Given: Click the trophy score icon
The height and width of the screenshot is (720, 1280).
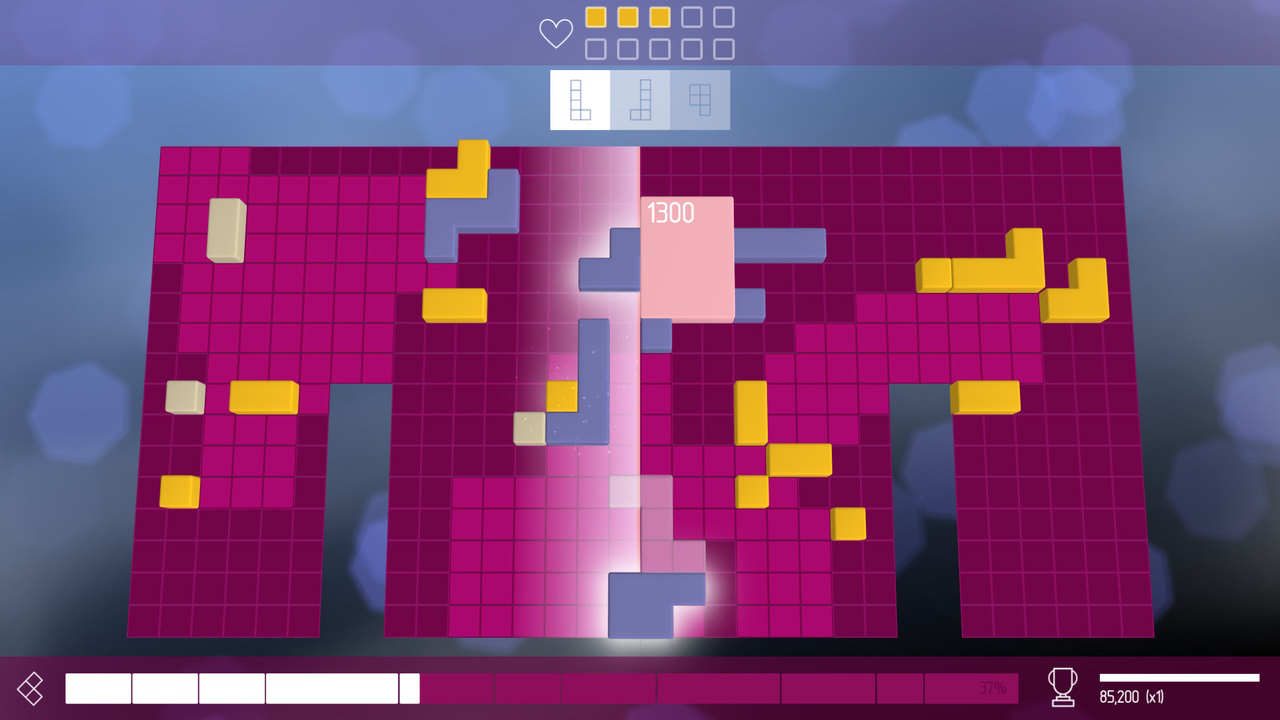Looking at the screenshot, I should tap(1061, 688).
